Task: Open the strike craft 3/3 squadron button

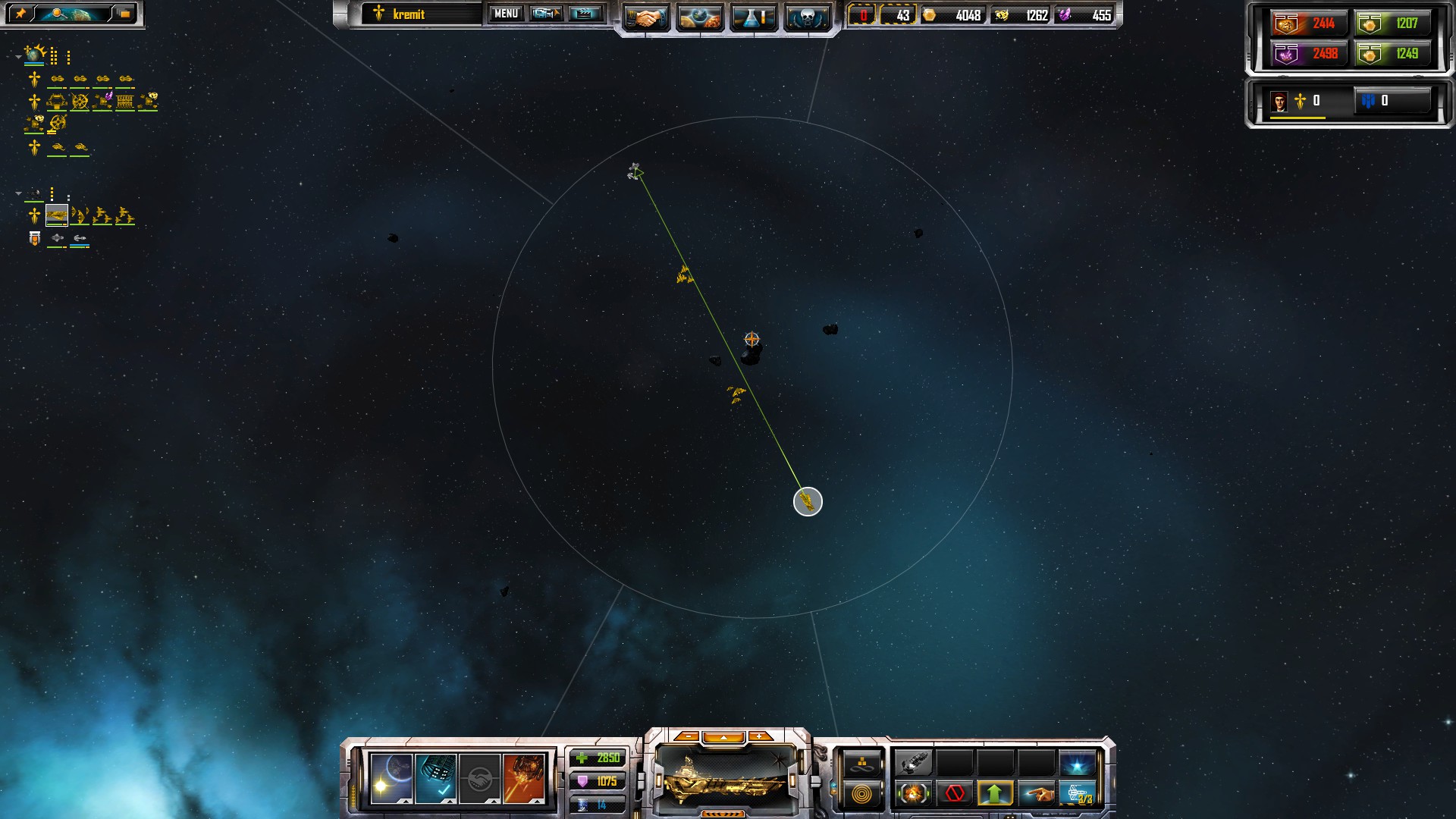Action: tap(1077, 794)
